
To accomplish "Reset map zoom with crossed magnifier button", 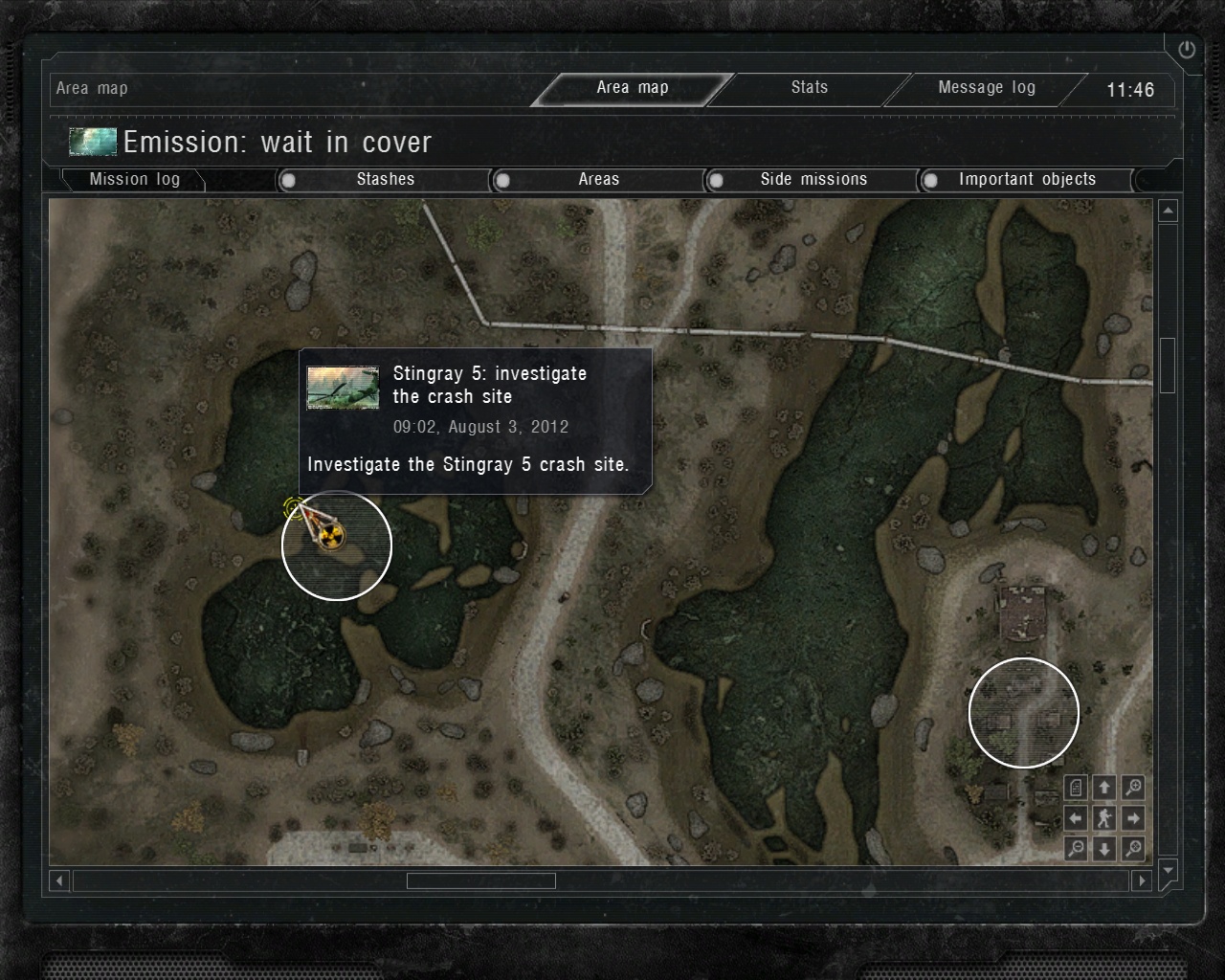I will (x=1133, y=848).
